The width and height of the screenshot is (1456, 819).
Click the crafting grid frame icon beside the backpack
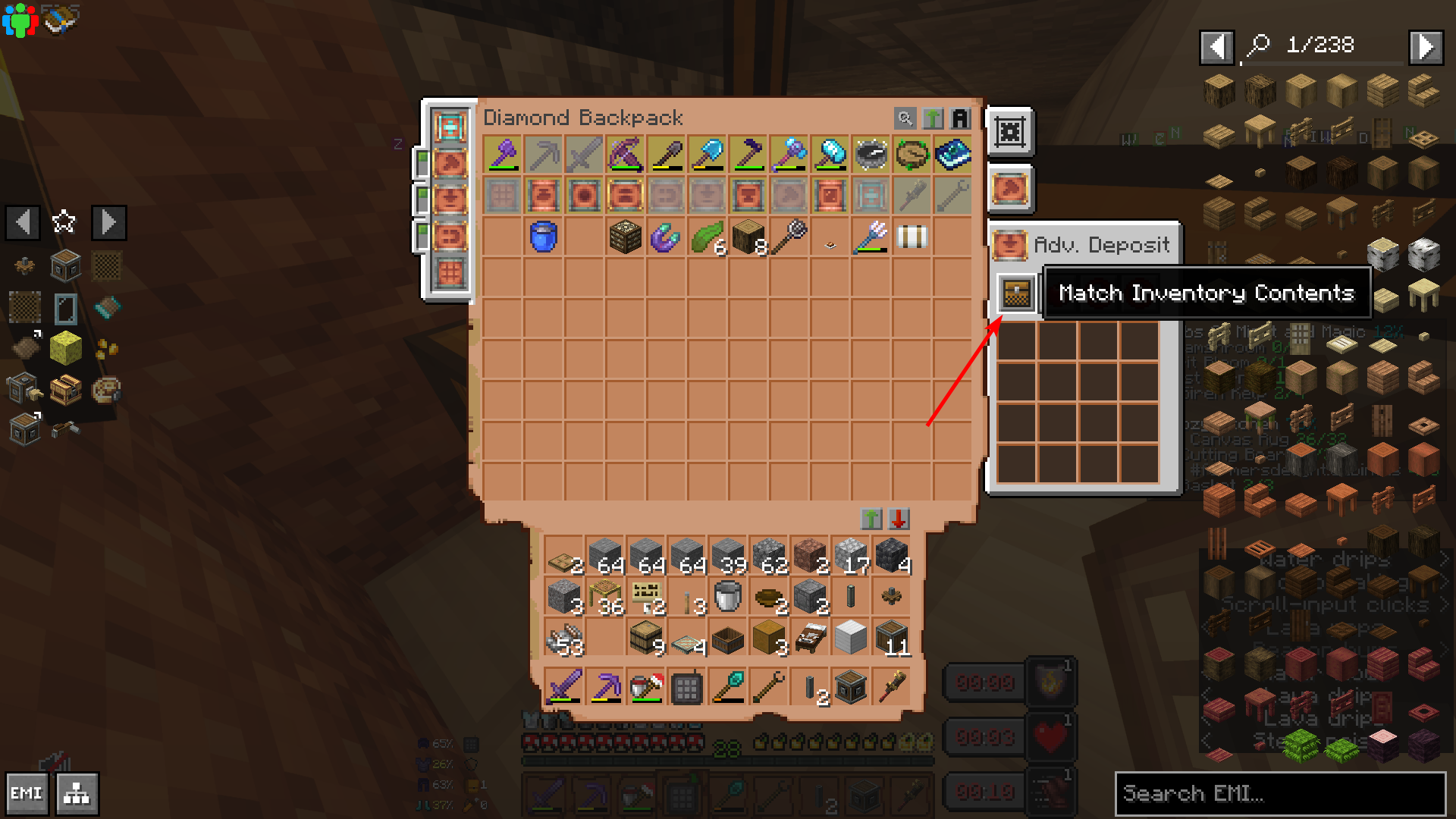point(1010,131)
